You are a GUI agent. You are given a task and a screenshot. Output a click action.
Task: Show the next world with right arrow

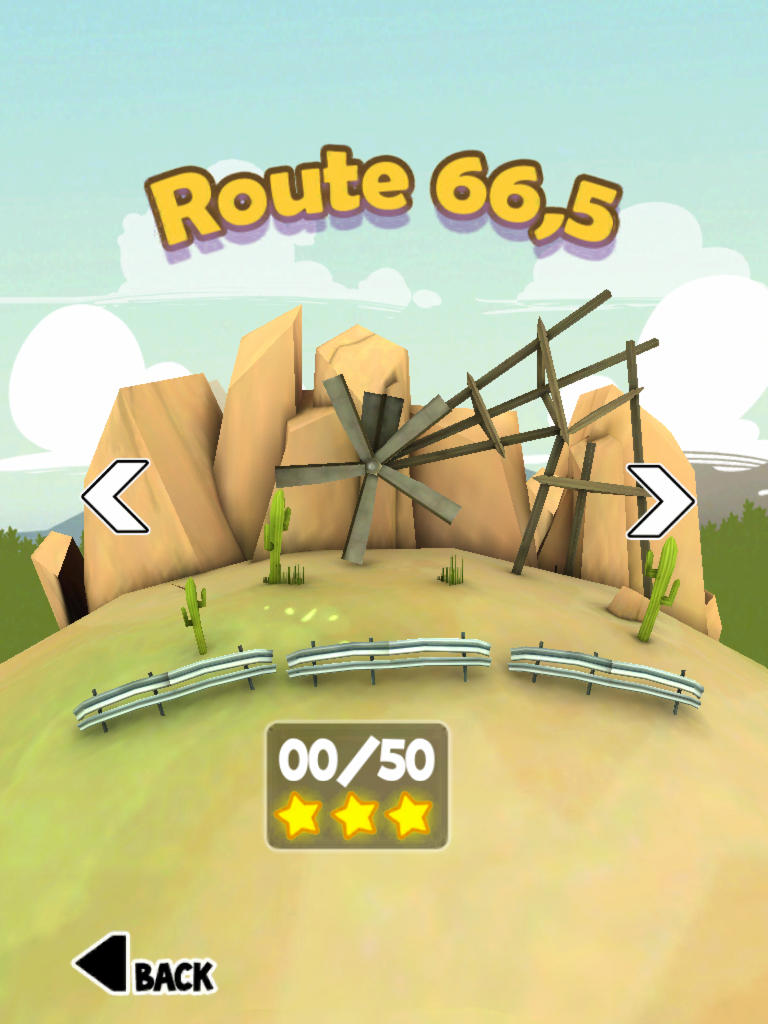[x=660, y=500]
